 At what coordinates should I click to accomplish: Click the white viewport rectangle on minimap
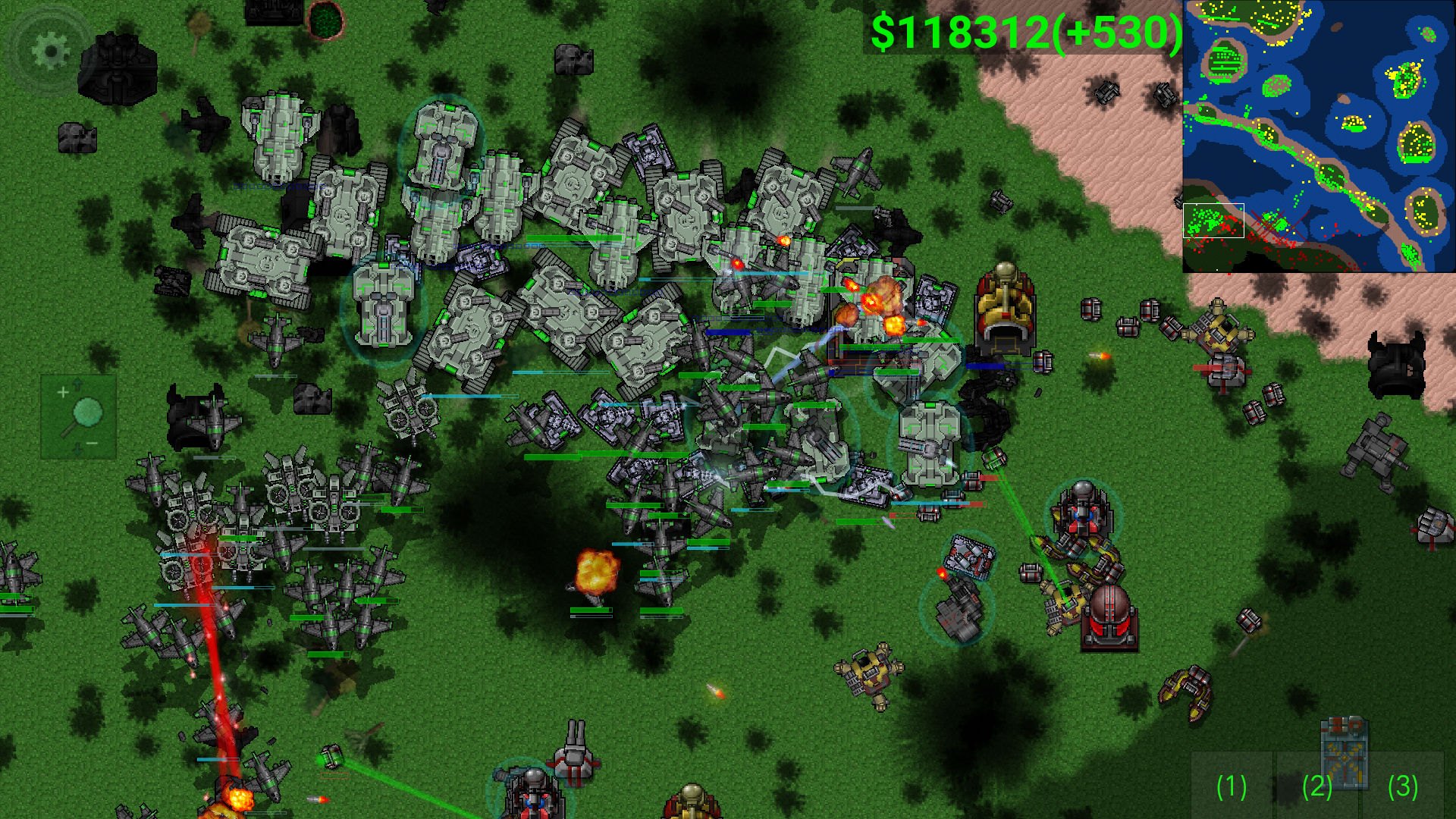pyautogui.click(x=1213, y=220)
